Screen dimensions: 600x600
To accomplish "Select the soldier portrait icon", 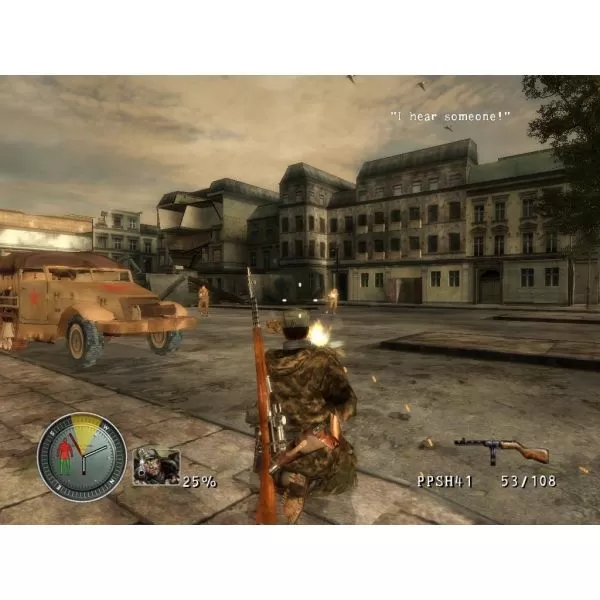I will point(156,467).
